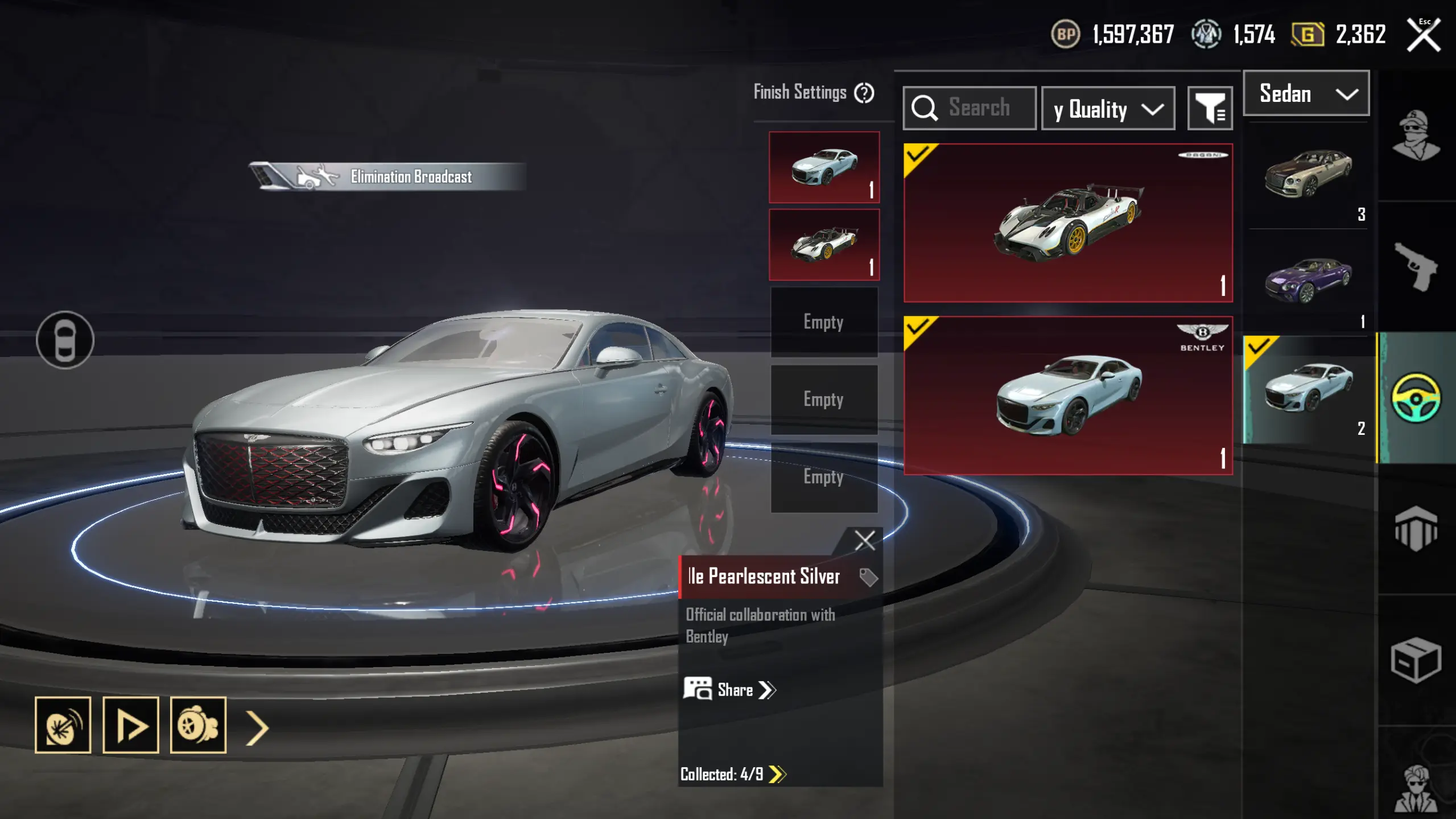The width and height of the screenshot is (1456, 819).
Task: Toggle the car door view icon
Action: pos(65,340)
